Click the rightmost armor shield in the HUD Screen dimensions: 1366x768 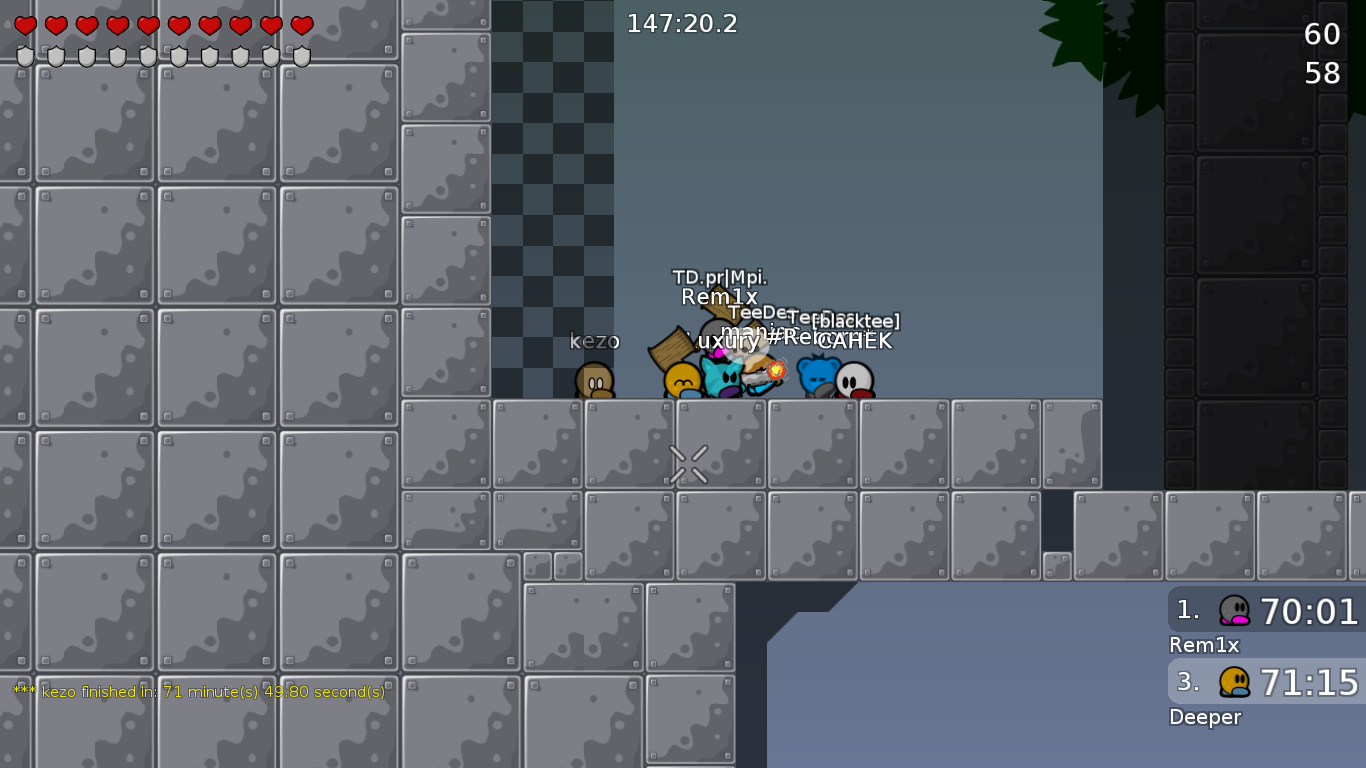[302, 58]
